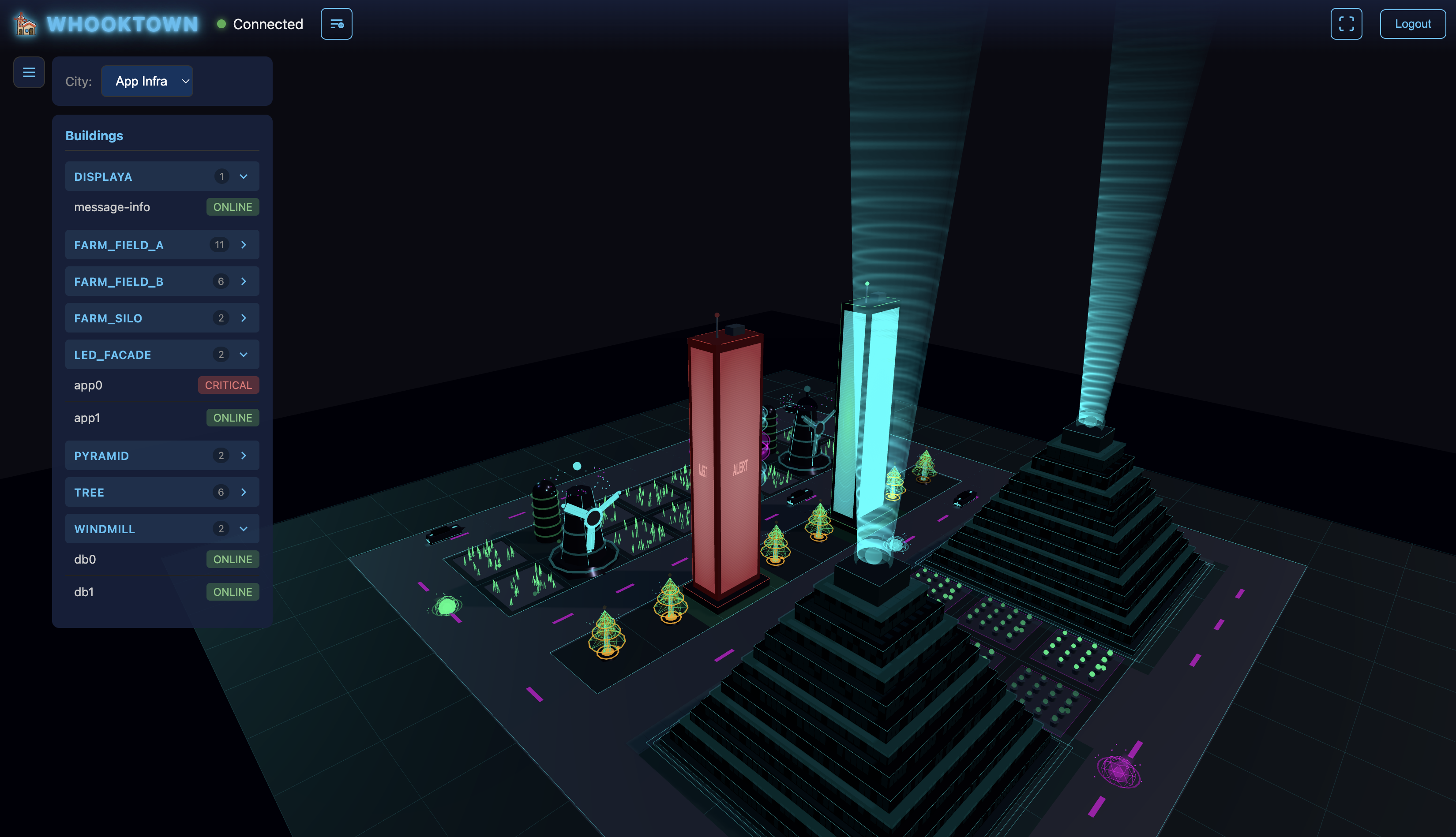Image resolution: width=1456 pixels, height=837 pixels.
Task: Open the event log filter panel
Action: point(336,23)
